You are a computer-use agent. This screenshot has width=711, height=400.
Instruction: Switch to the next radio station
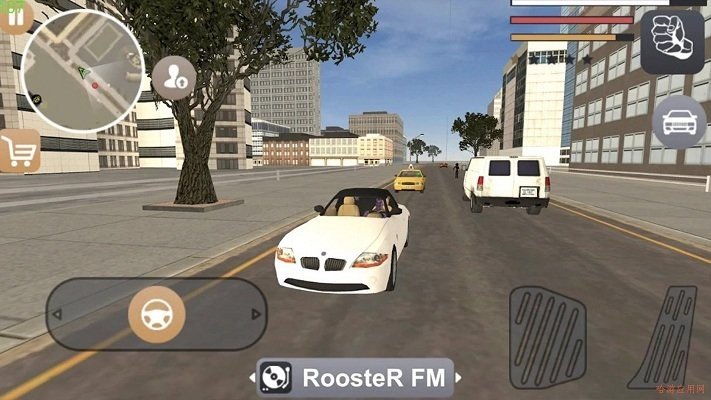tap(458, 378)
